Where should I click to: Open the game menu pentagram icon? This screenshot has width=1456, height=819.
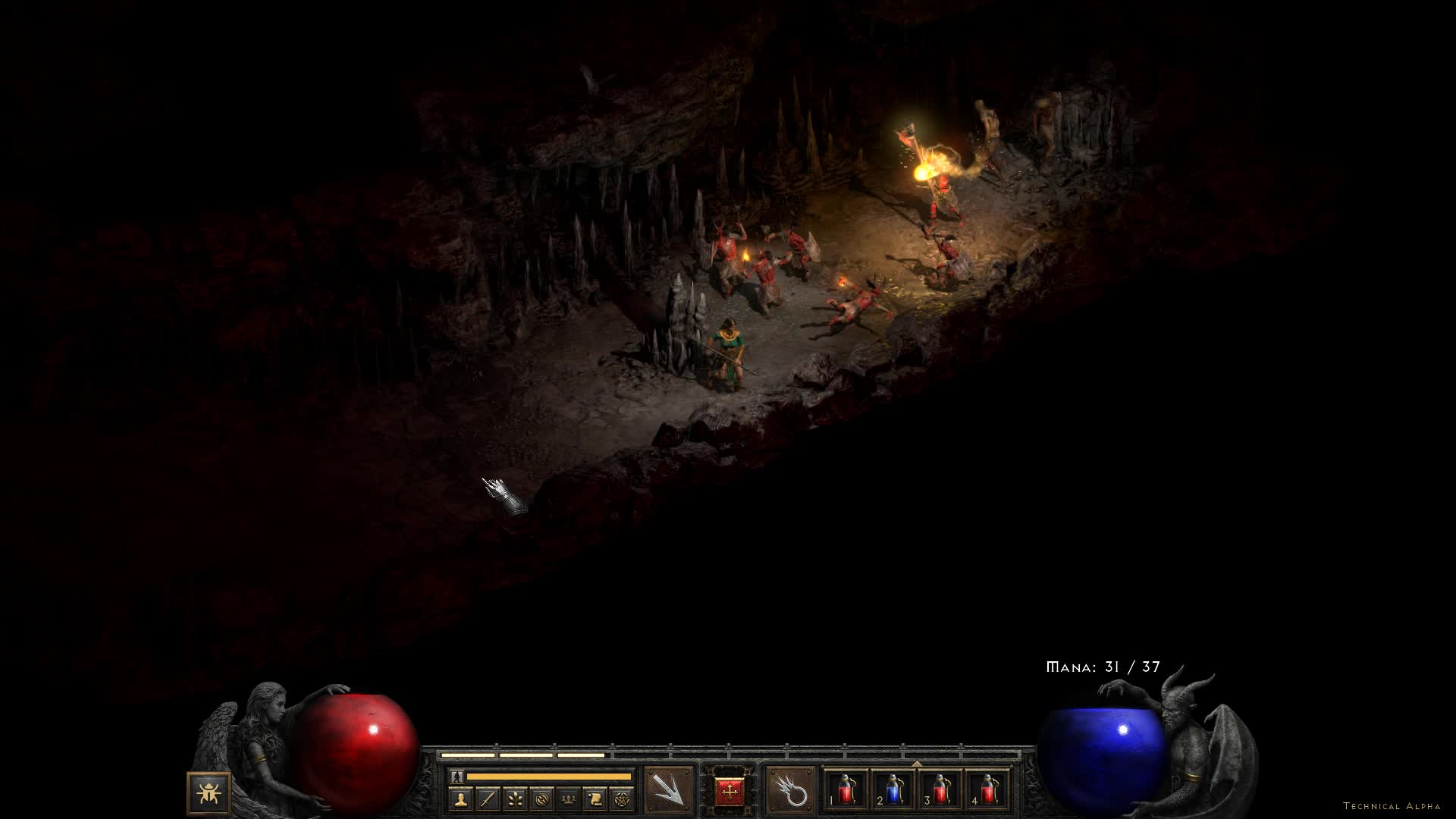[622, 799]
